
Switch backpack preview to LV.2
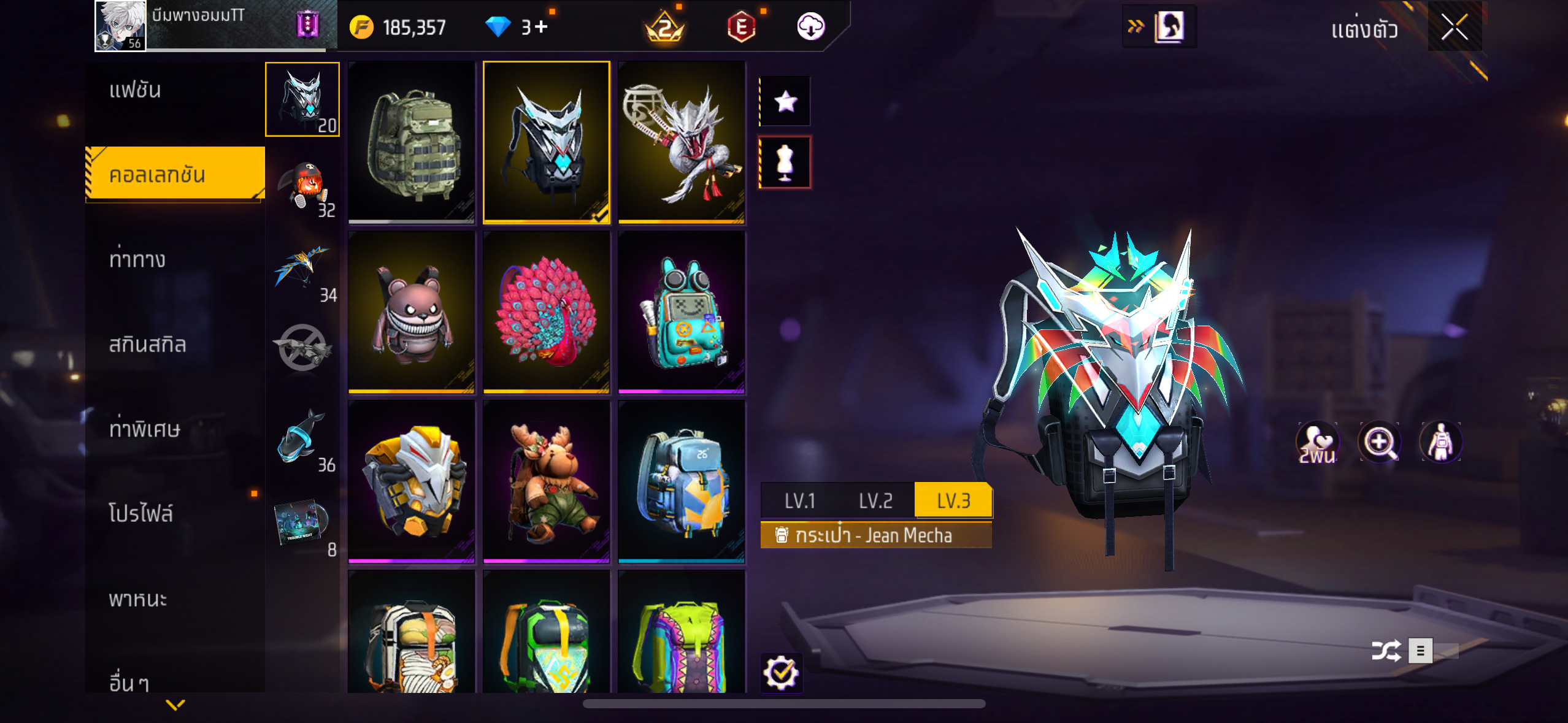click(875, 501)
